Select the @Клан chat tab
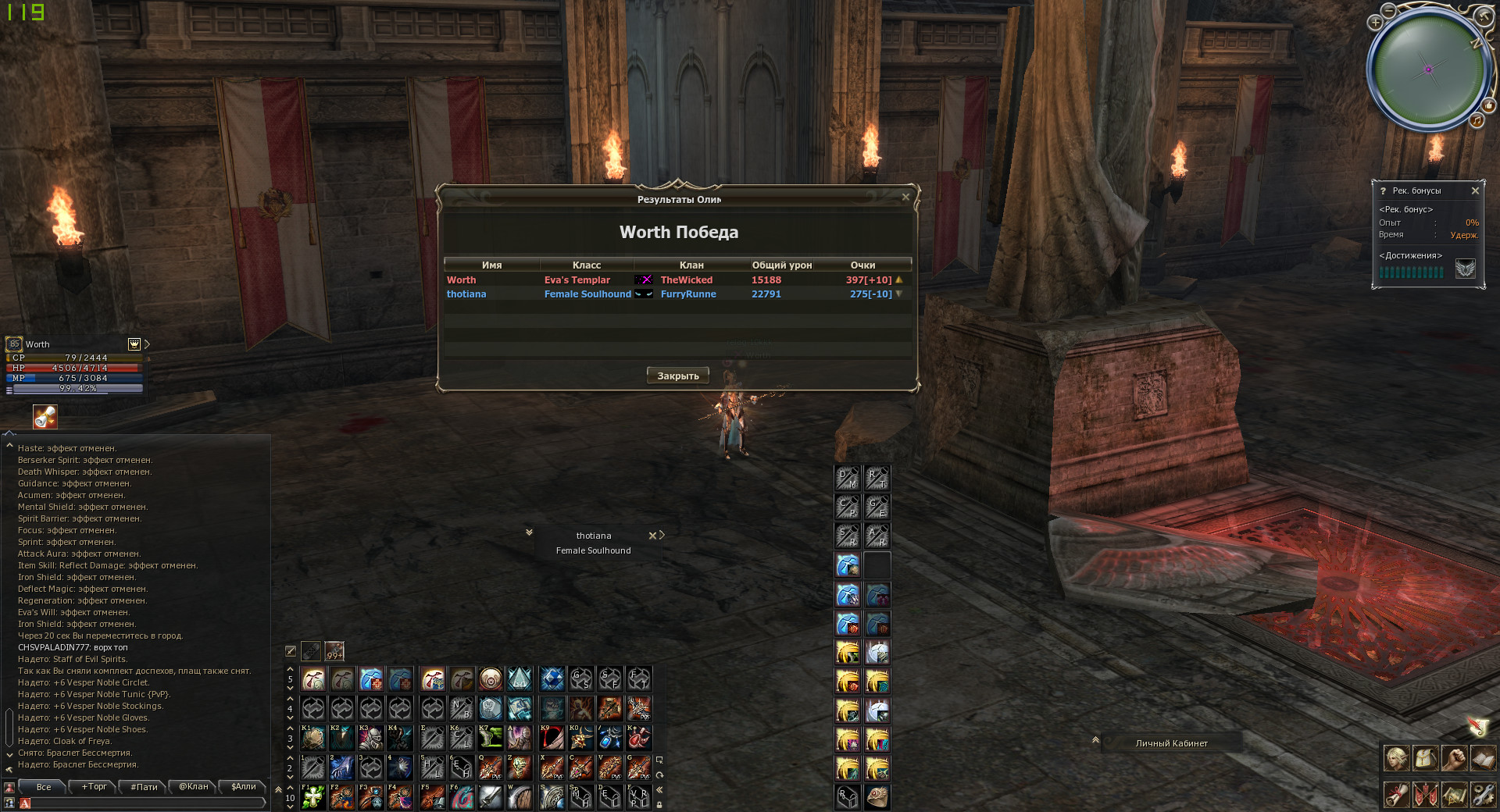This screenshot has width=1500, height=812. [x=193, y=787]
